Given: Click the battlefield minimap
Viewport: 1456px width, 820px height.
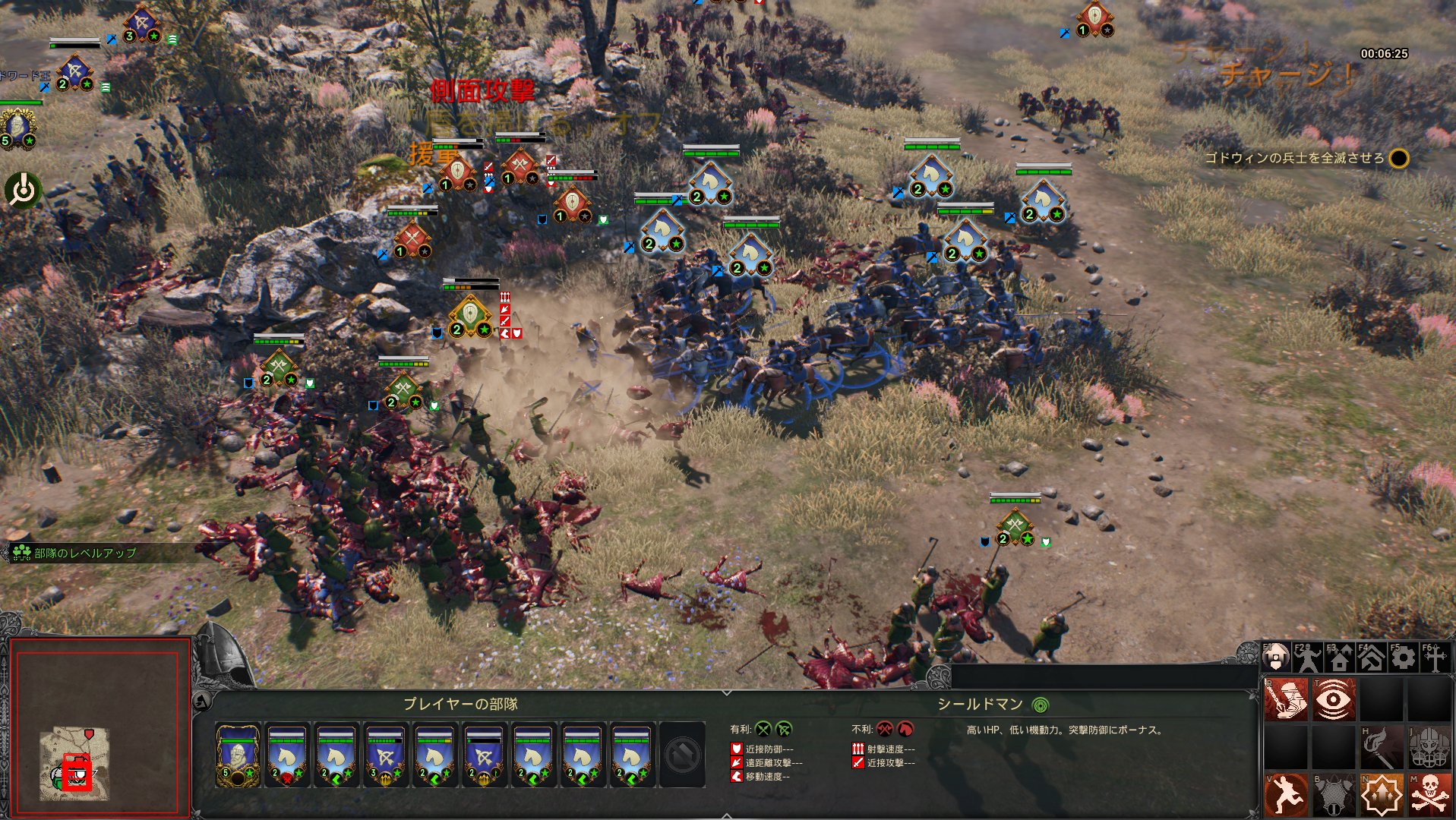Looking at the screenshot, I should (74, 763).
